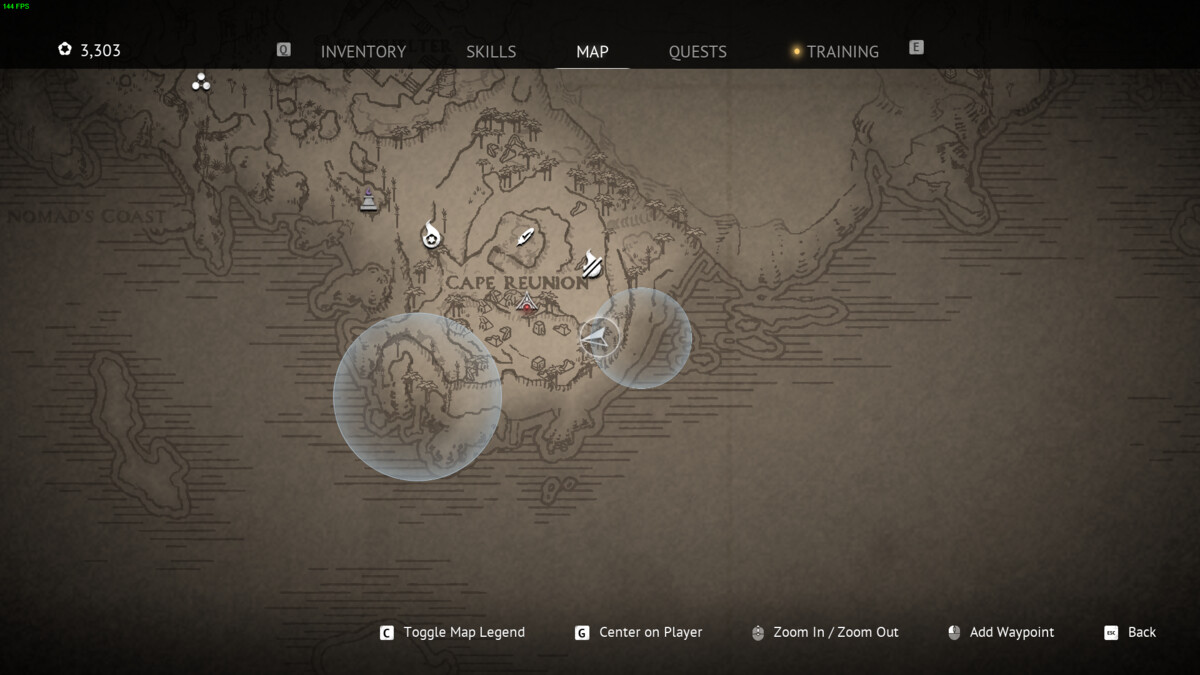Screen dimensions: 1200x675
Task: Switch to the Skills tab
Action: click(x=491, y=52)
